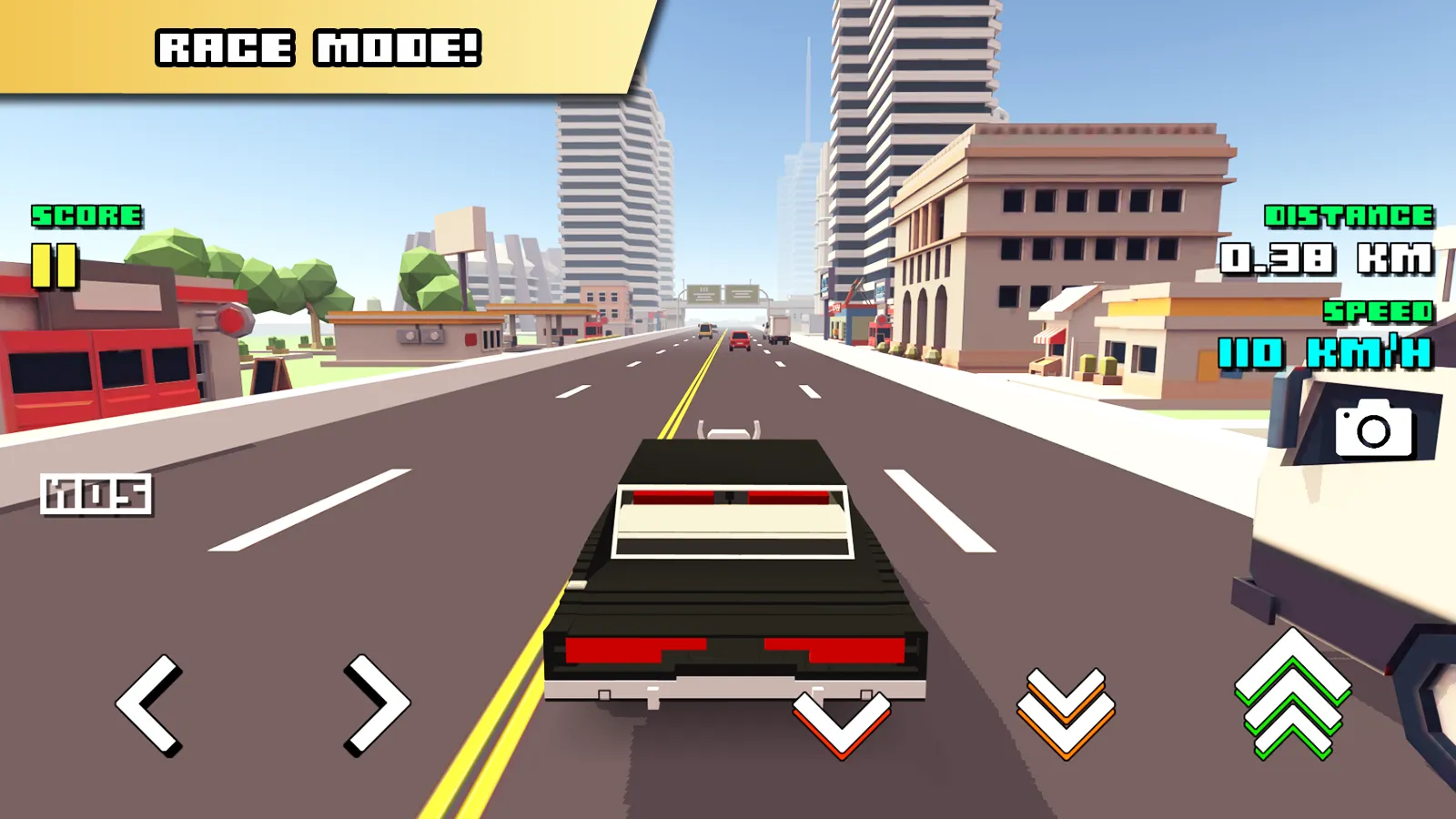Image resolution: width=1456 pixels, height=819 pixels.
Task: Steer right with the right arrow
Action: point(376,704)
